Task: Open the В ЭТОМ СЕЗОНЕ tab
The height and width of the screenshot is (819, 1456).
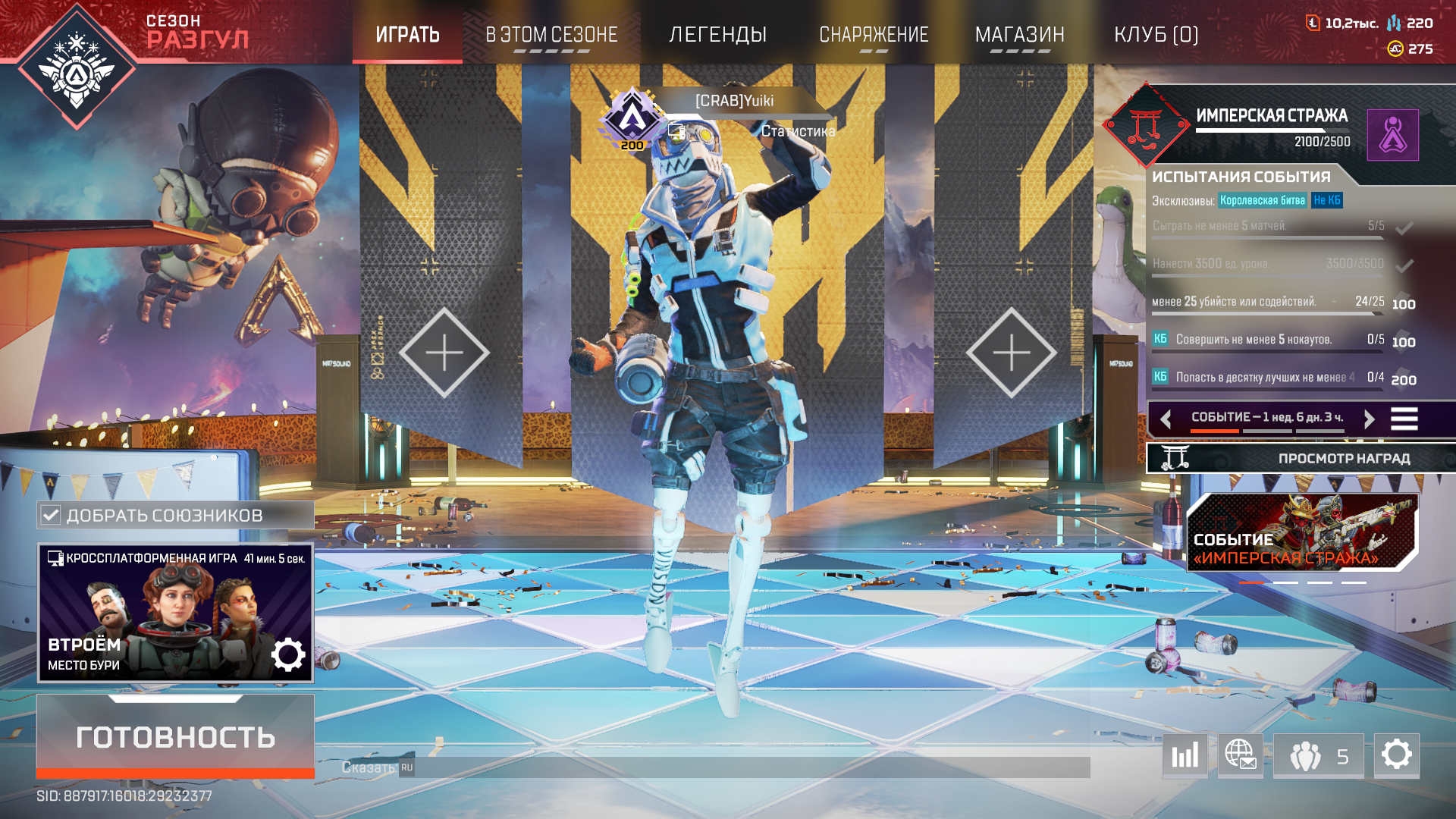Action: [551, 35]
